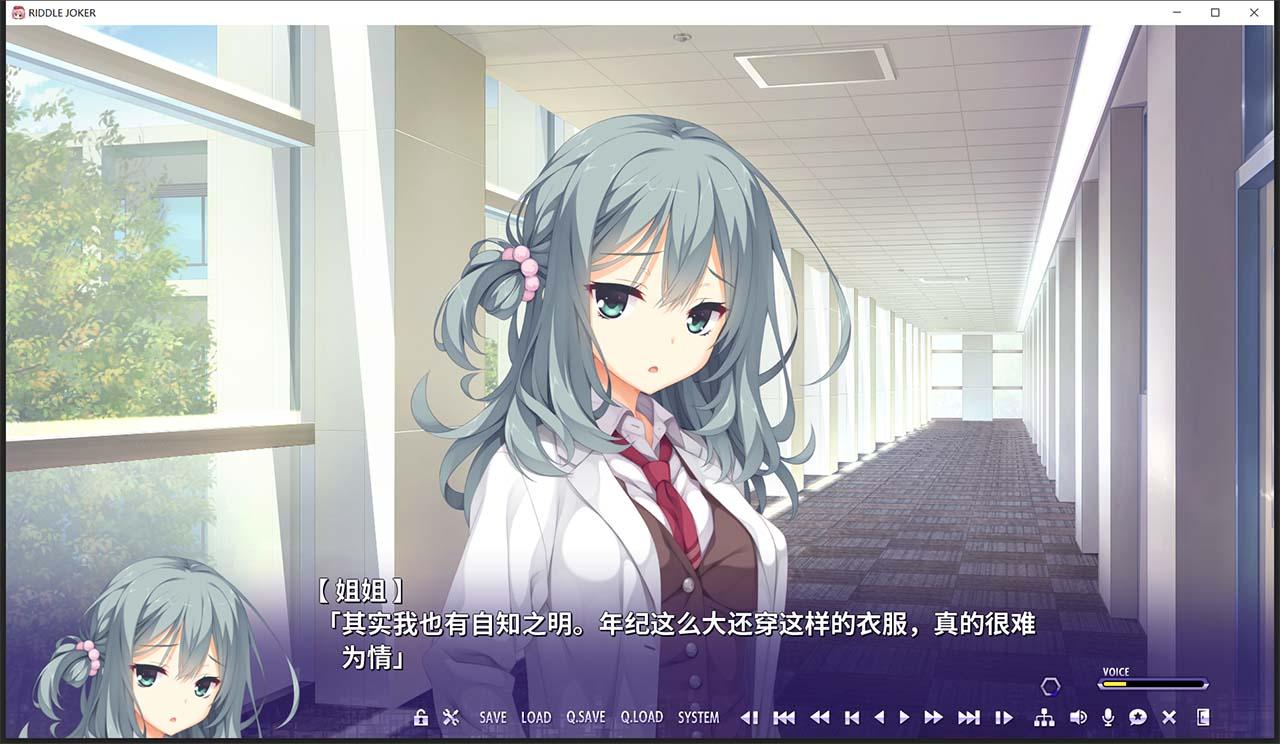The height and width of the screenshot is (744, 1280).
Task: Click the SAVE button
Action: (493, 717)
